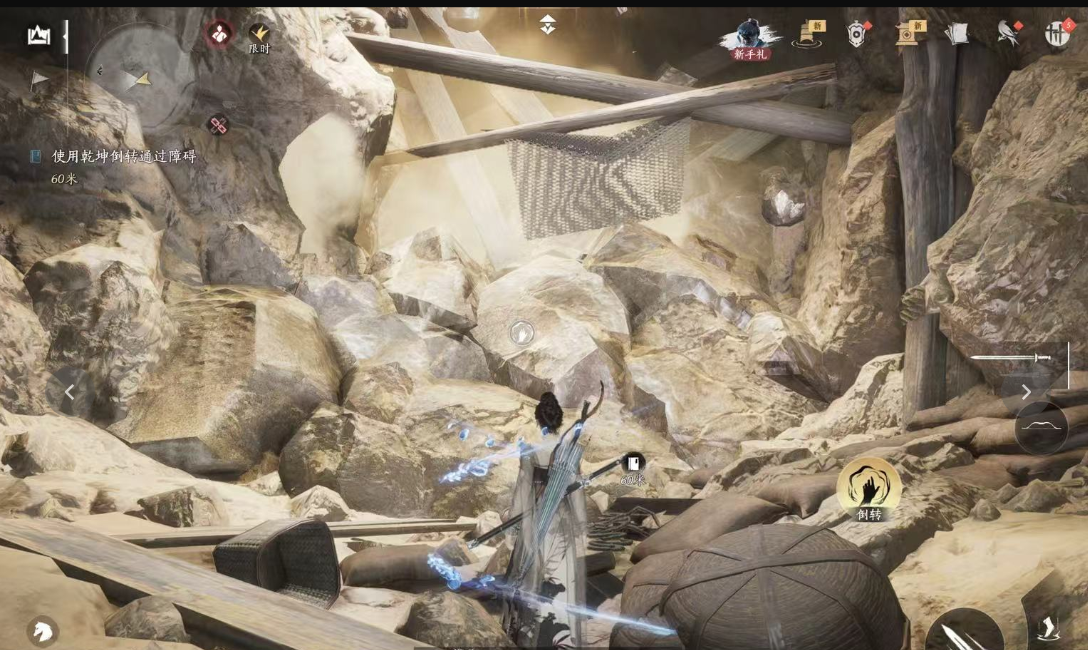Tap the horse mount icon

[x=42, y=631]
